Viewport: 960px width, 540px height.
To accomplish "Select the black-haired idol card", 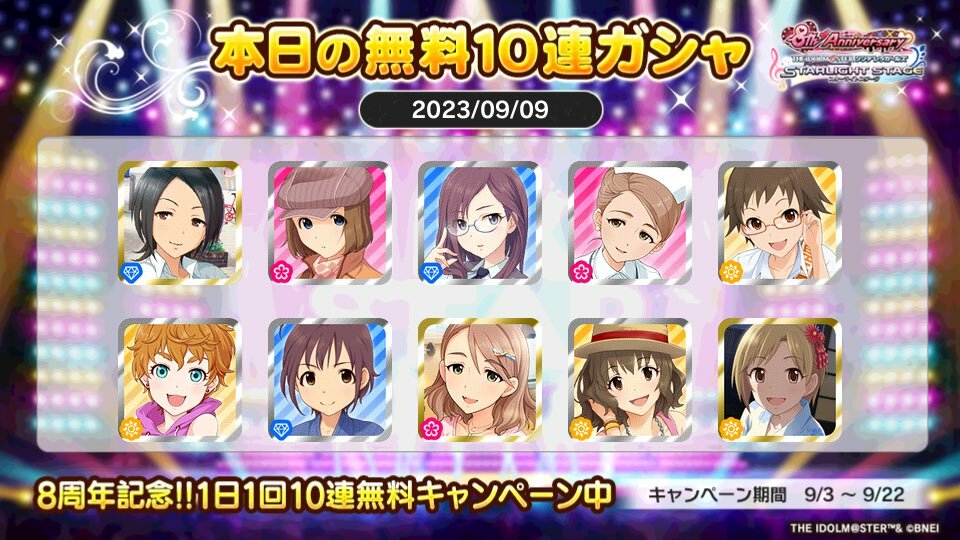I will click(179, 220).
